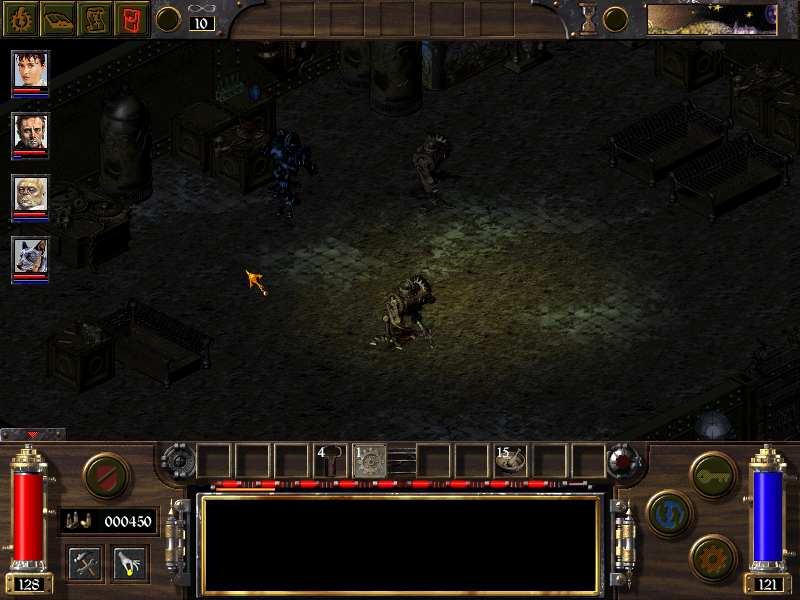Click the day-night sky clock panel
This screenshot has height=600, width=800.
pyautogui.click(x=711, y=18)
